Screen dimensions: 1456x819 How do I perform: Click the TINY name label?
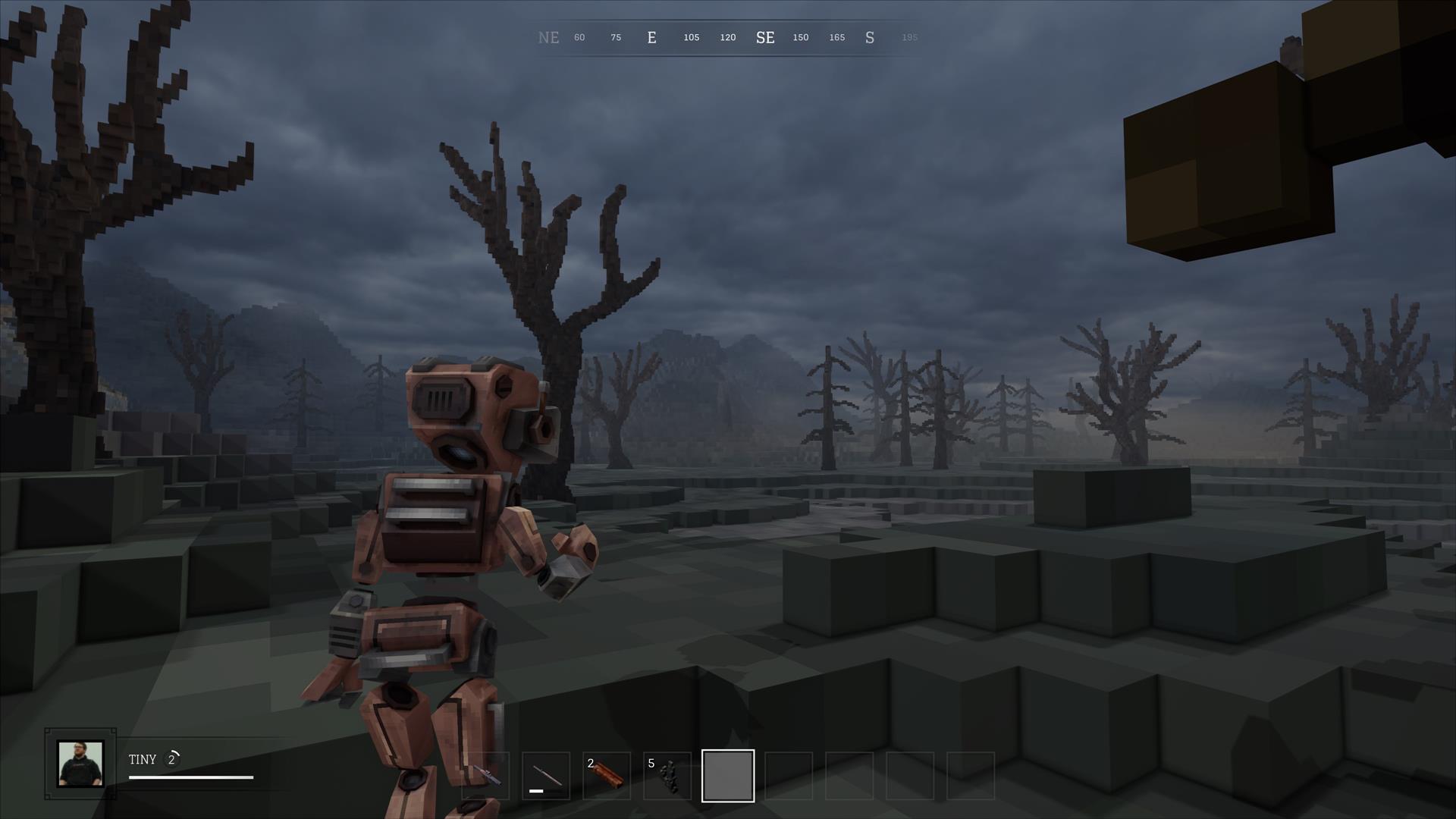tap(143, 758)
